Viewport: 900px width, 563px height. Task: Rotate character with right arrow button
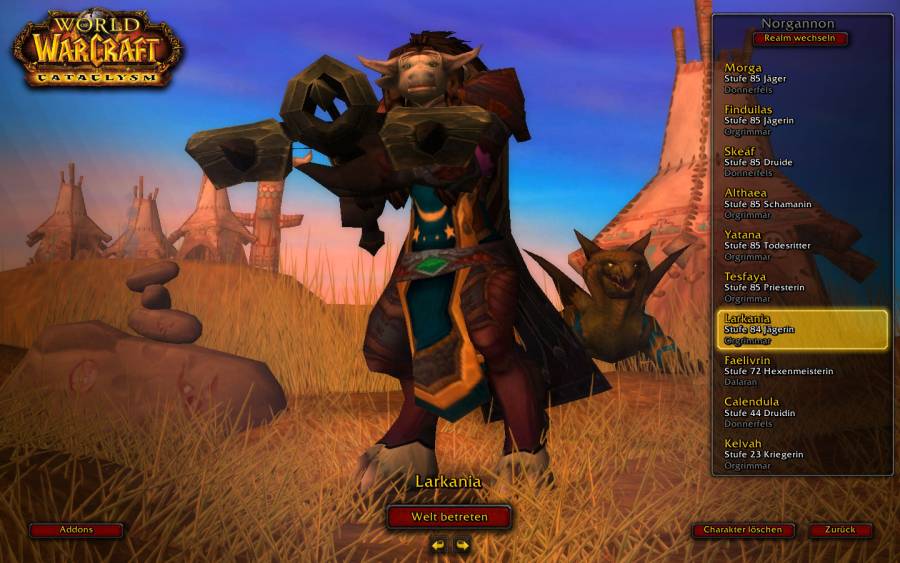pyautogui.click(x=462, y=545)
